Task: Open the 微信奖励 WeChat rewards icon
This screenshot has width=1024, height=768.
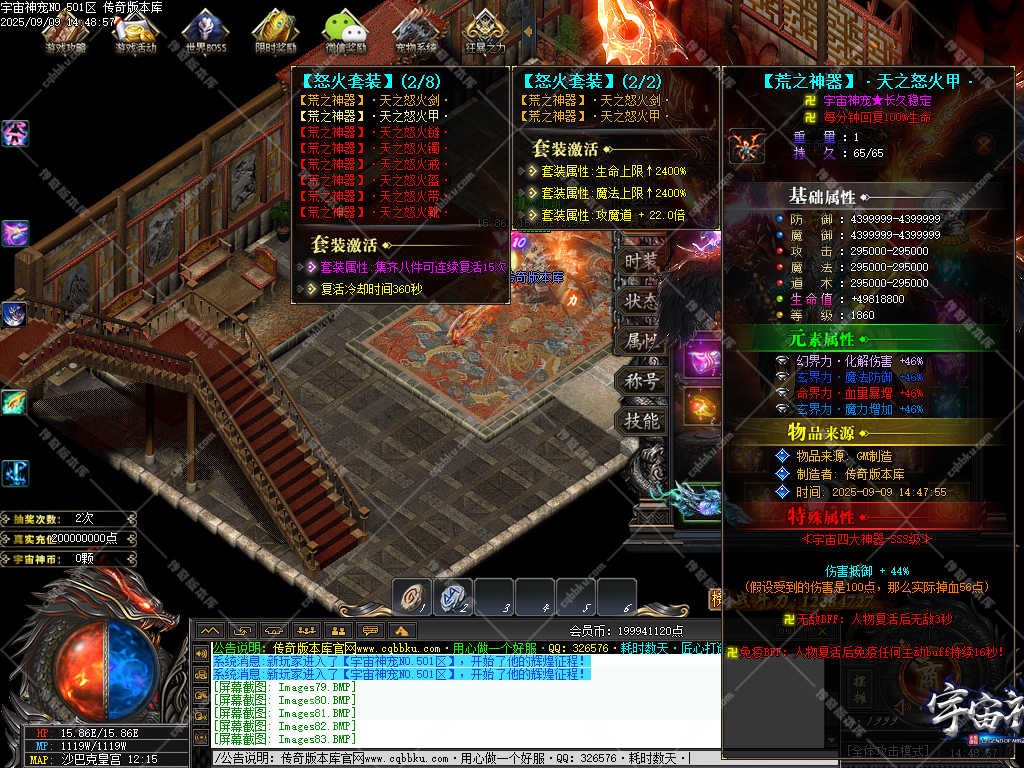Action: tap(345, 31)
